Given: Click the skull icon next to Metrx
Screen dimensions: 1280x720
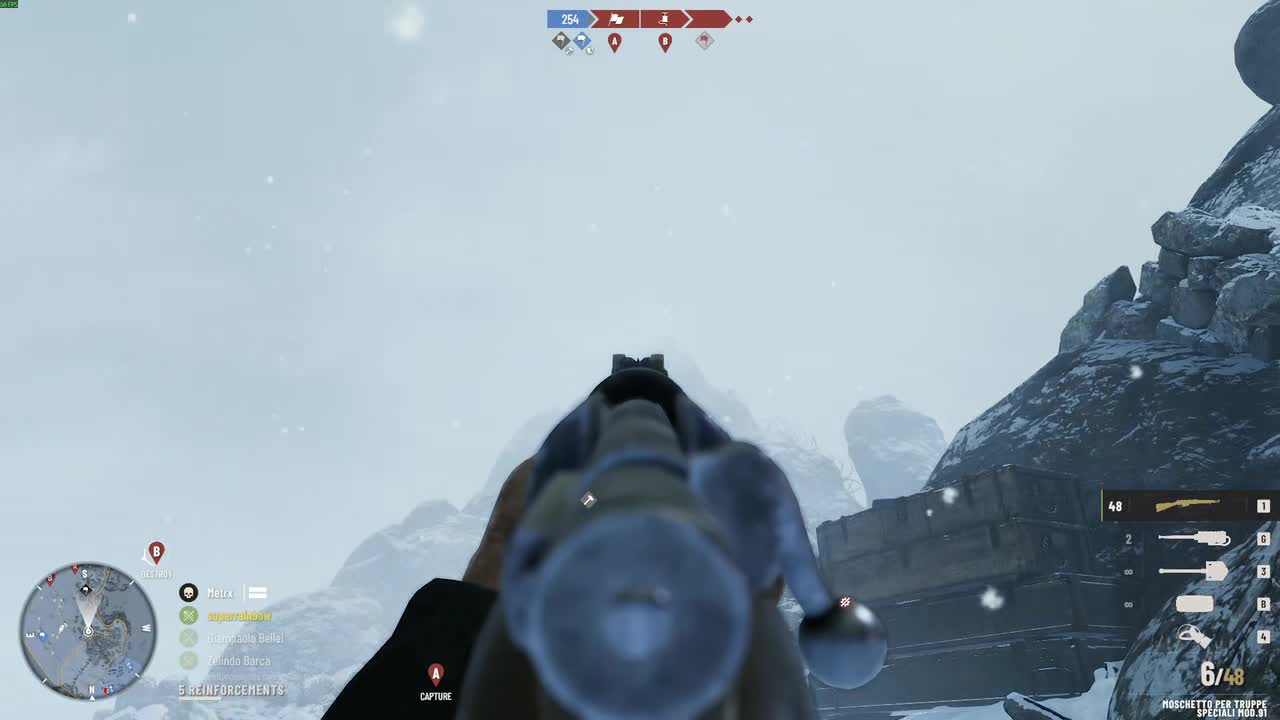Looking at the screenshot, I should click(x=187, y=592).
